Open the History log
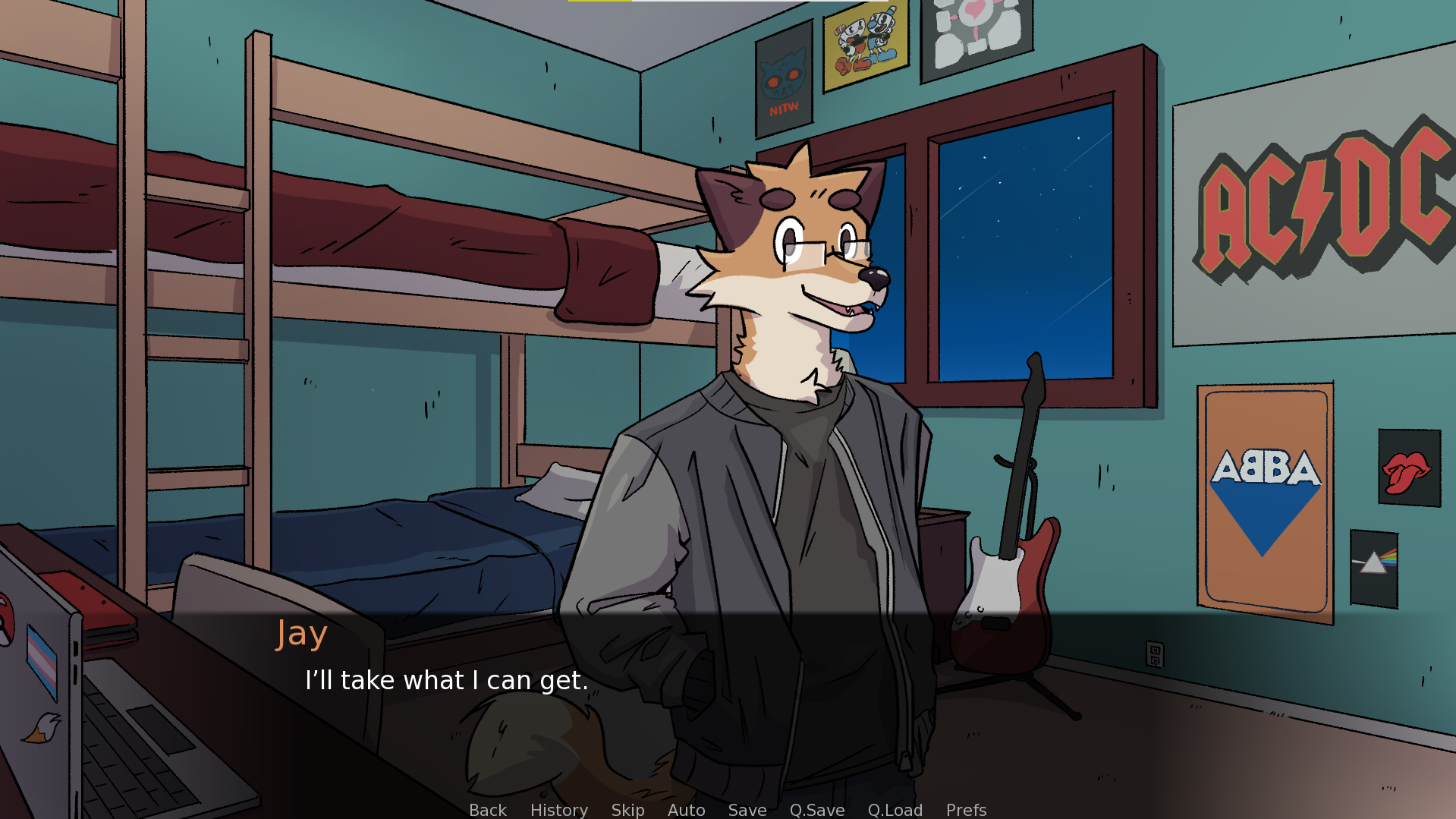The image size is (1456, 819). [x=558, y=810]
